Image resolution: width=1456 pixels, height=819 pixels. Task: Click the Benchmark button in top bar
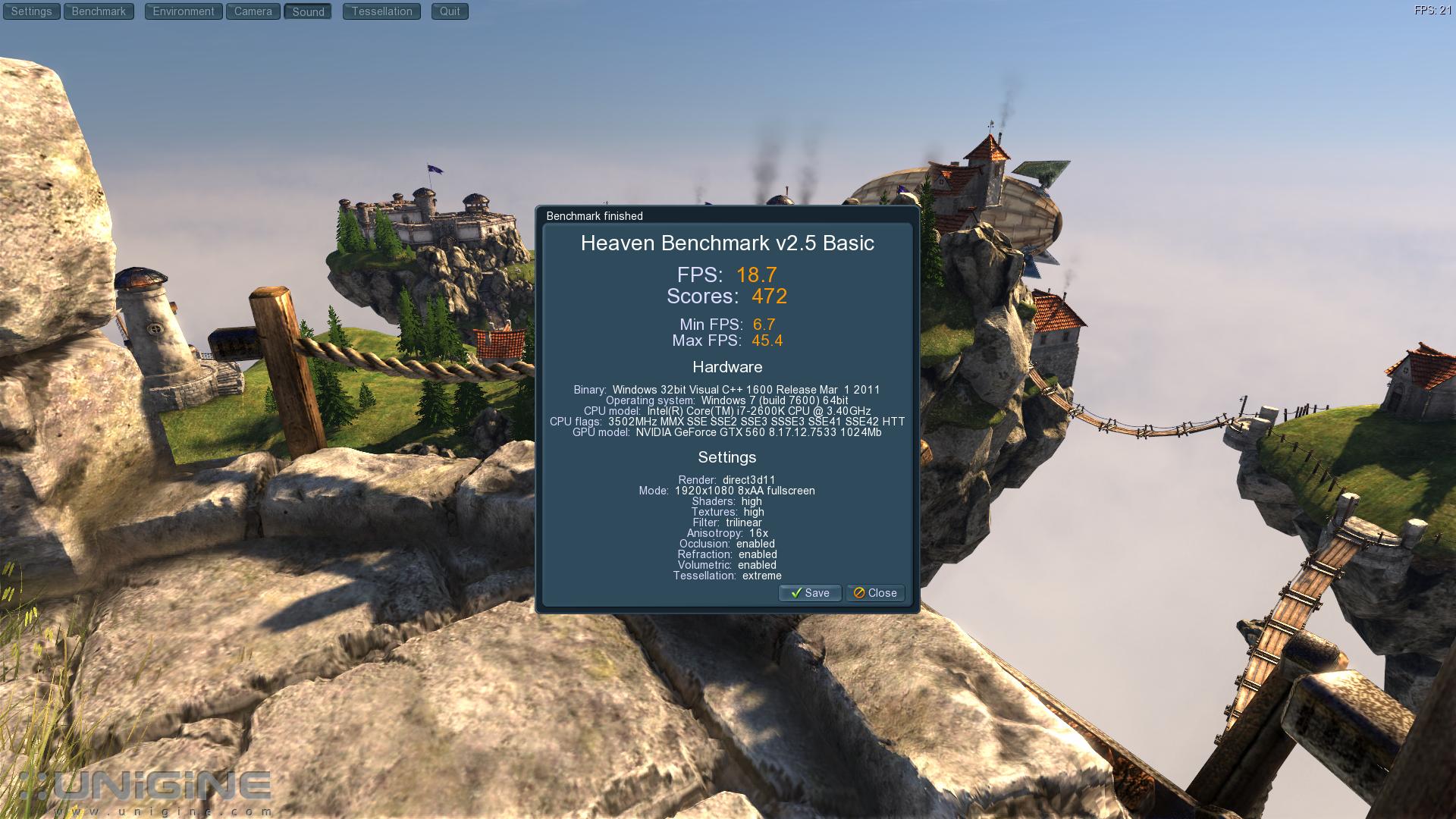pos(99,11)
